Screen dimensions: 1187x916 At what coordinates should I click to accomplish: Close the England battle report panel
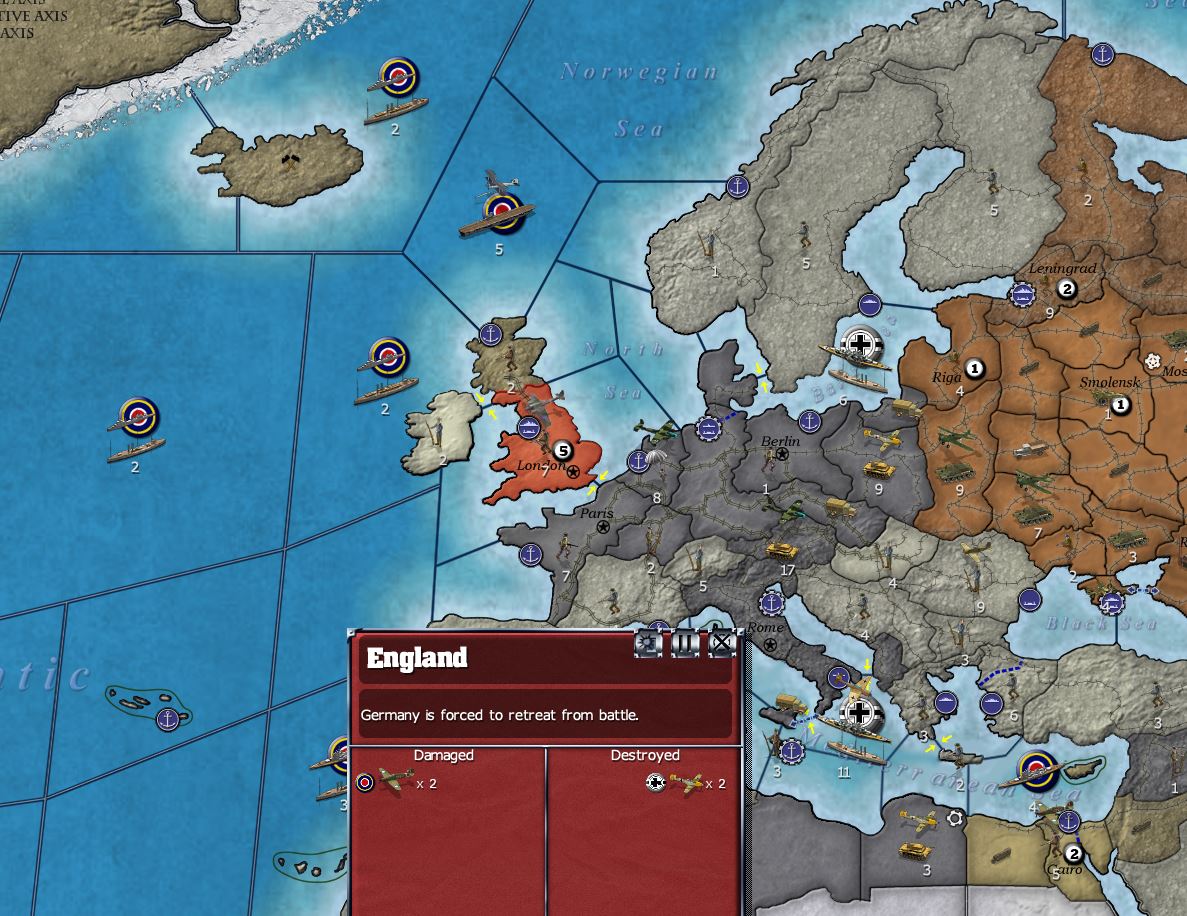[x=721, y=644]
